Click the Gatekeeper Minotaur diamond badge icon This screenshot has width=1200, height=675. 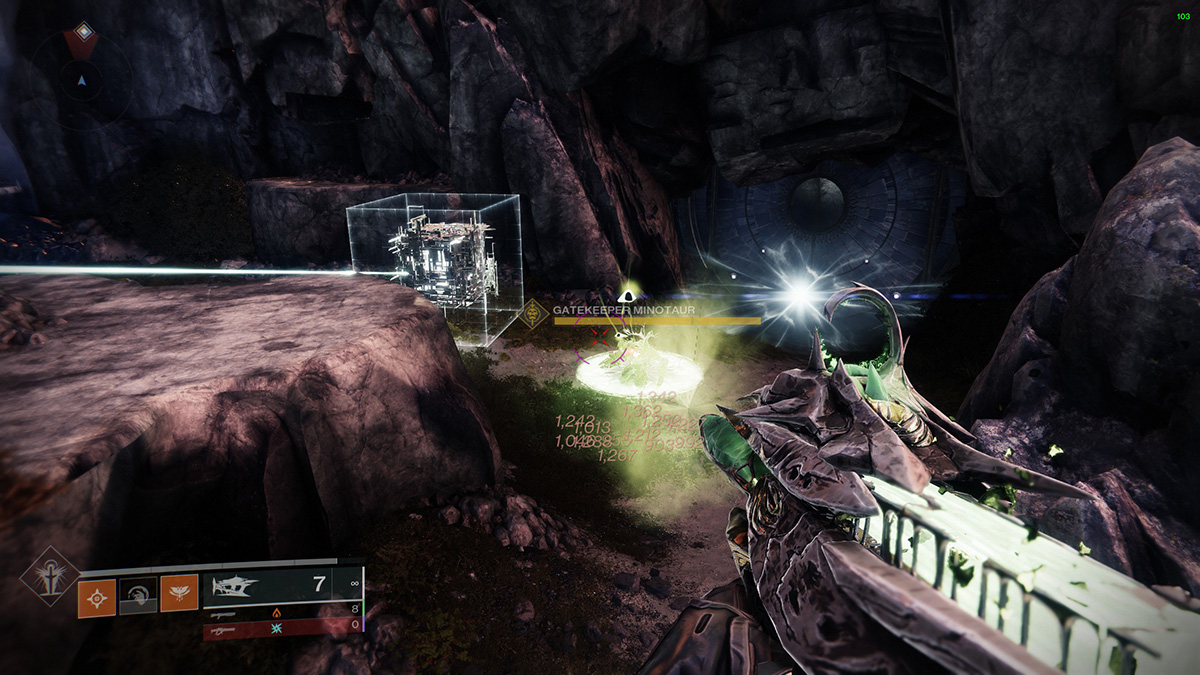(534, 313)
